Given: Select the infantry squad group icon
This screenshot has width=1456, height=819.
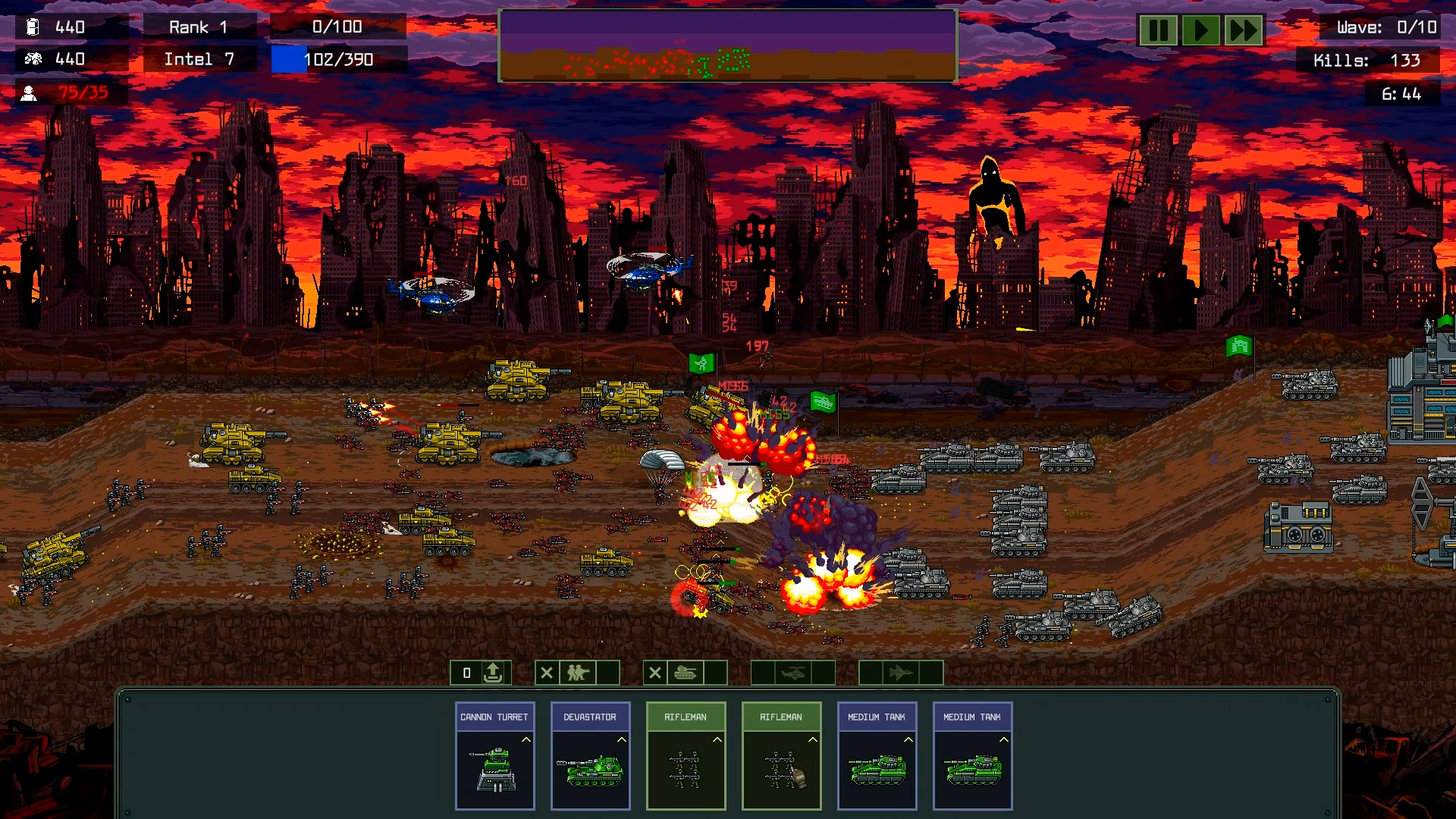Looking at the screenshot, I should point(578,673).
